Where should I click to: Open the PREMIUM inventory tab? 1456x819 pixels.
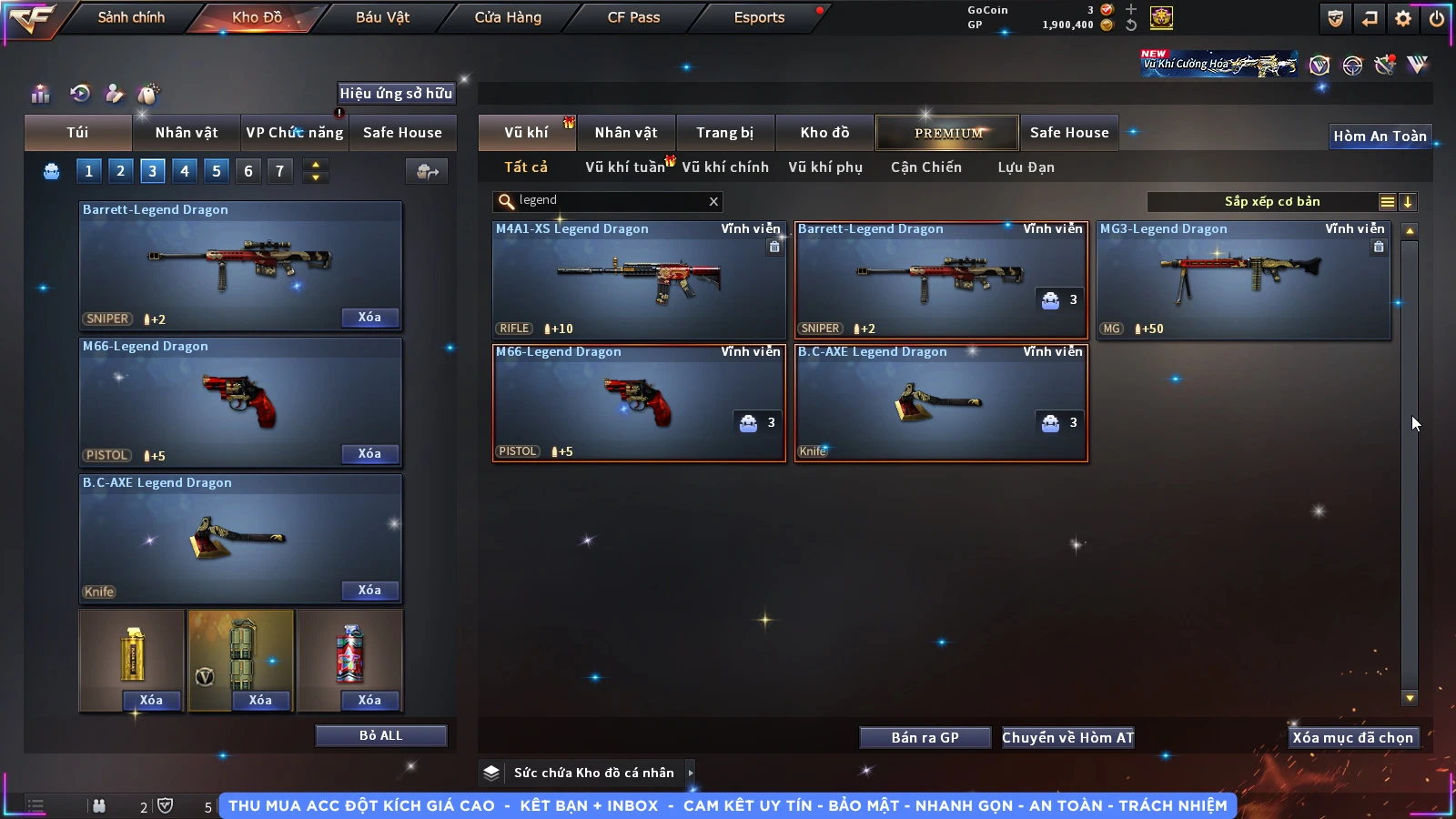(948, 133)
